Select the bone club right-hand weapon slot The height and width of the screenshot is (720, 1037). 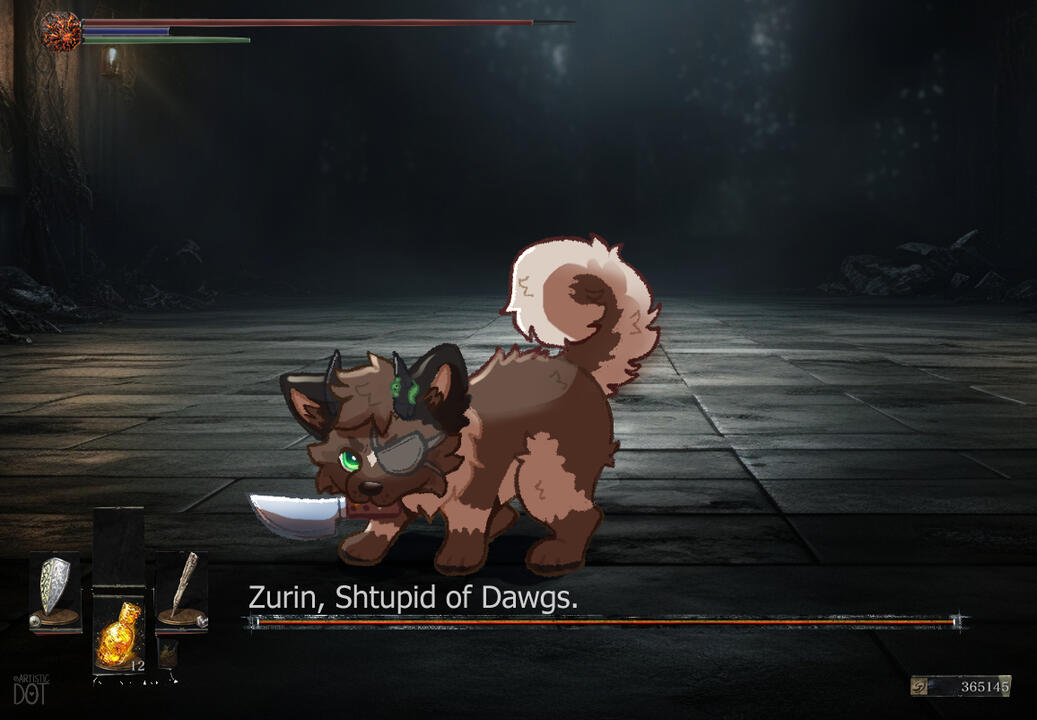point(181,590)
